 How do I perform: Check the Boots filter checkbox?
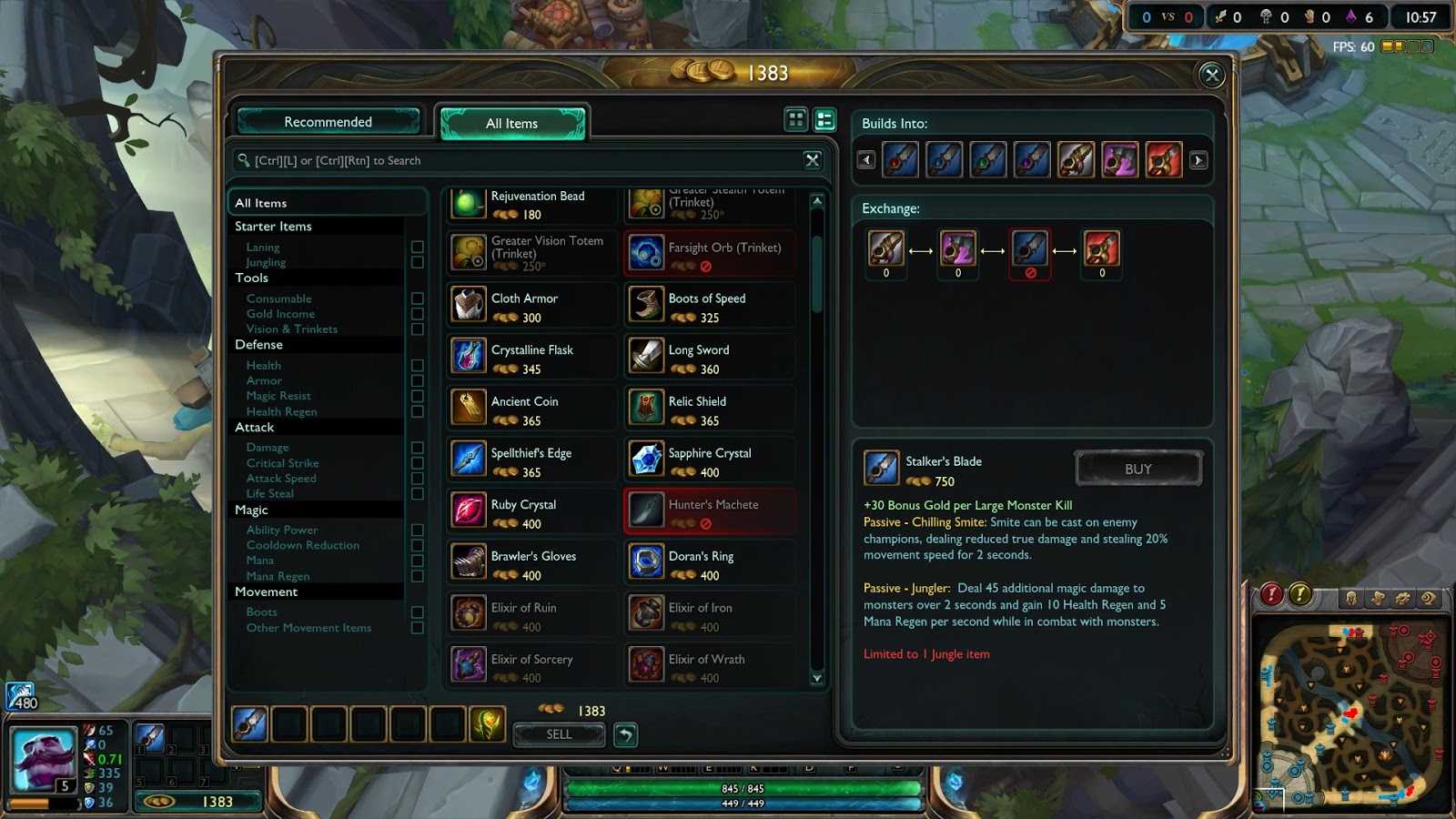(x=417, y=612)
